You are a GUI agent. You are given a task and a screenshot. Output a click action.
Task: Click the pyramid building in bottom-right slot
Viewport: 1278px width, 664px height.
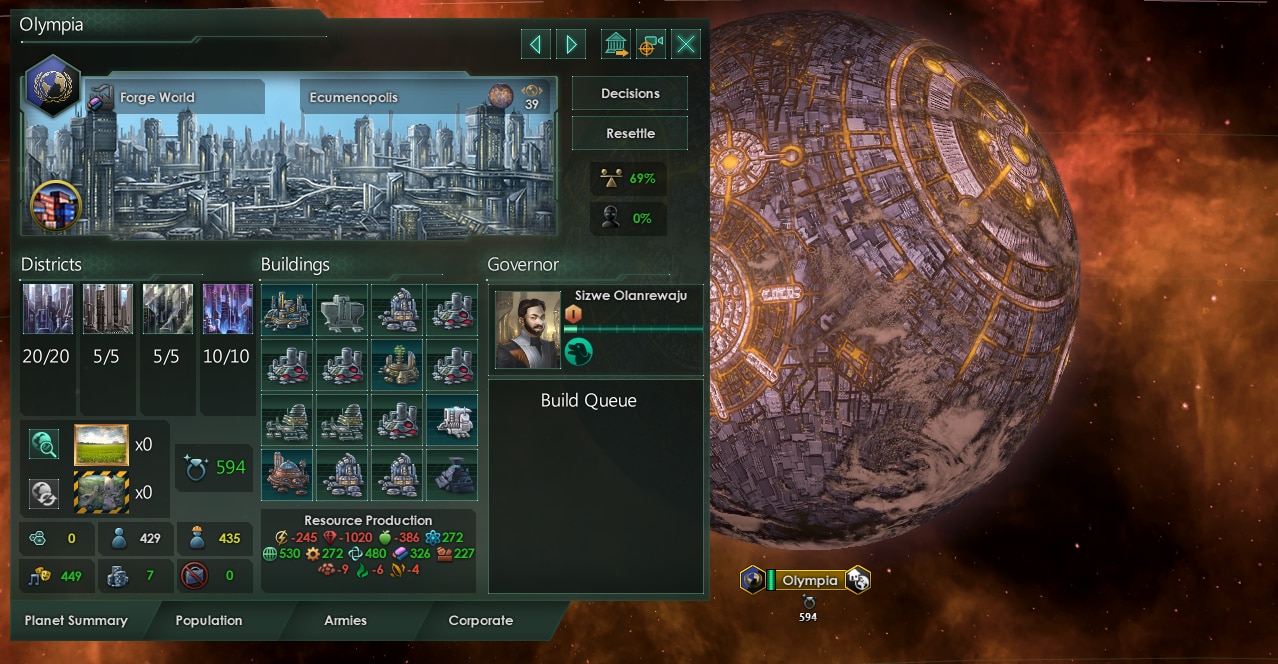coord(452,475)
